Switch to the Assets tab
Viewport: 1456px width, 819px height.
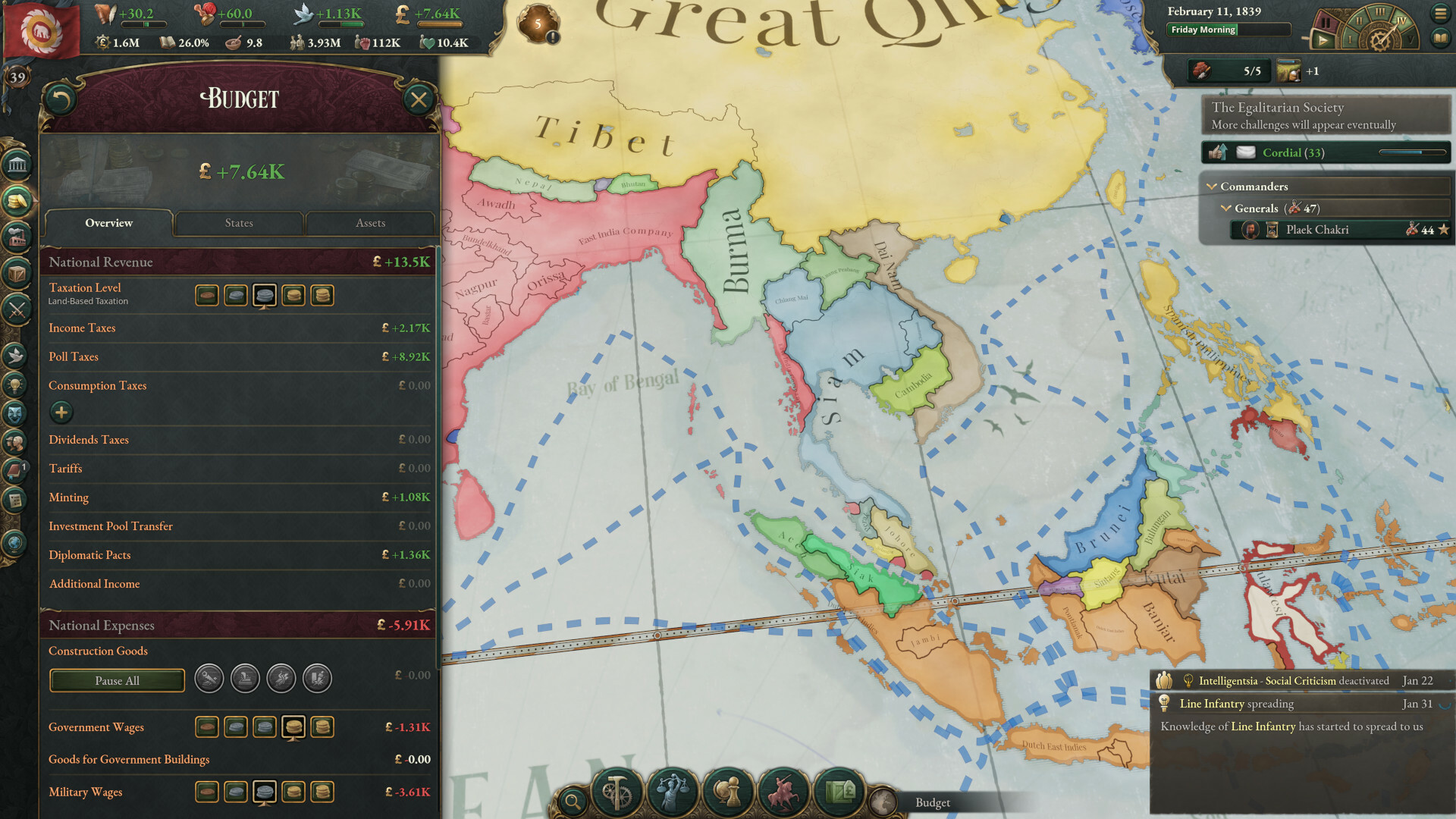[x=369, y=223]
